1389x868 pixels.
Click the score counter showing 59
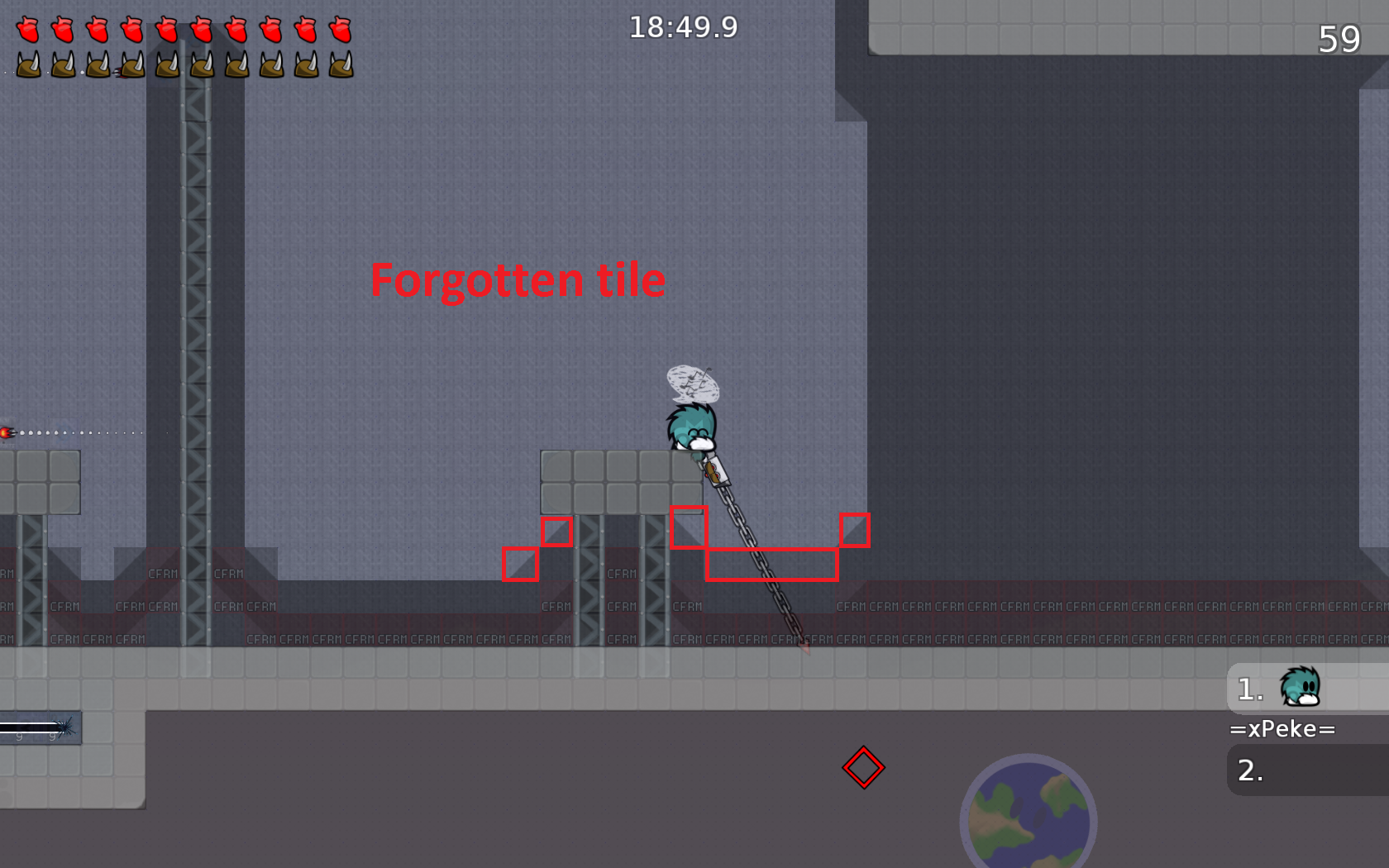(x=1341, y=39)
